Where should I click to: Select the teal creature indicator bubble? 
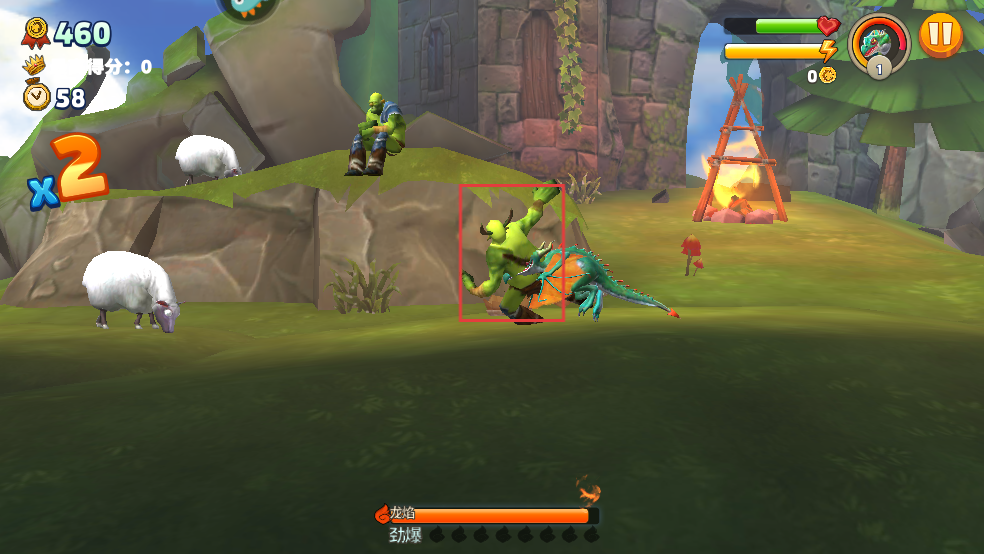click(248, 8)
